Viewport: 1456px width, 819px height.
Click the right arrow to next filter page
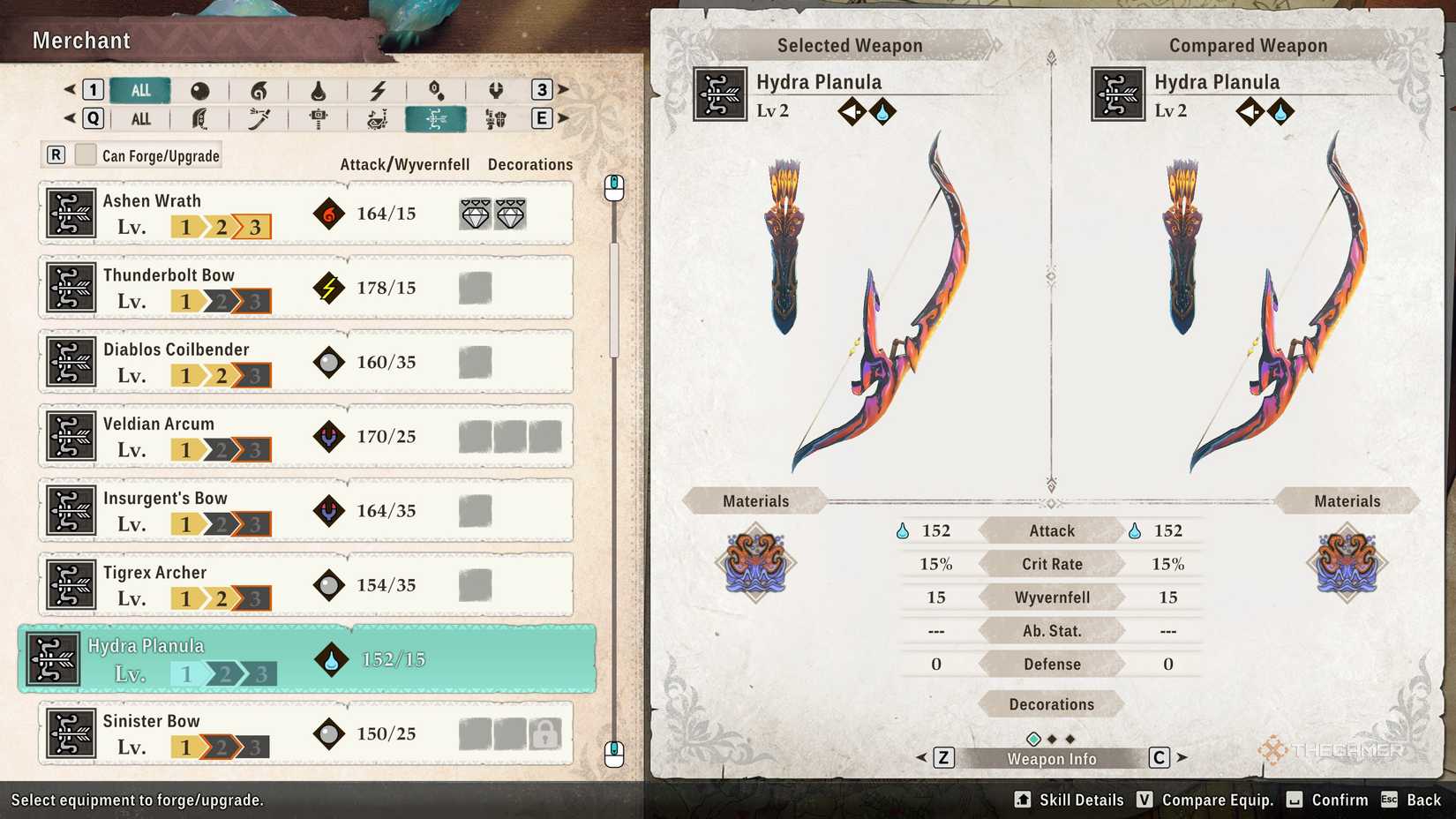562,89
